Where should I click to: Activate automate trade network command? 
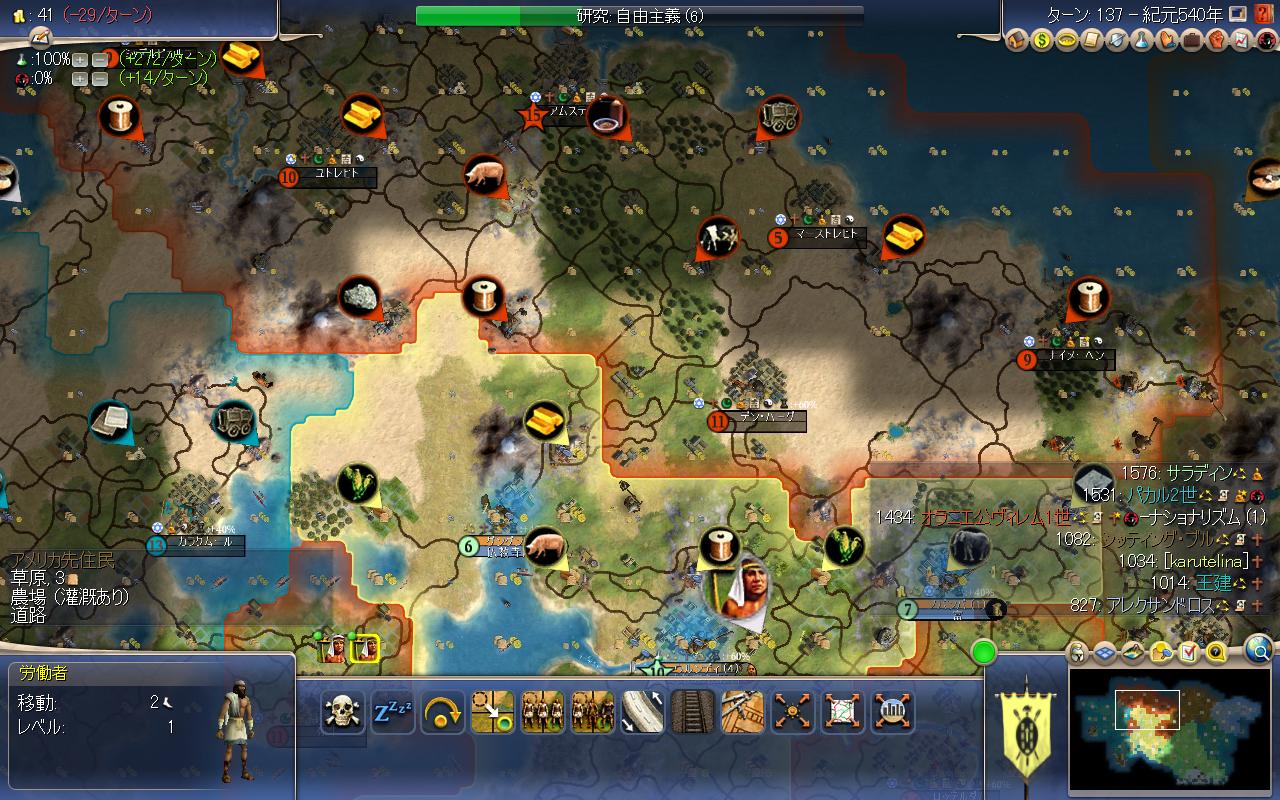843,712
